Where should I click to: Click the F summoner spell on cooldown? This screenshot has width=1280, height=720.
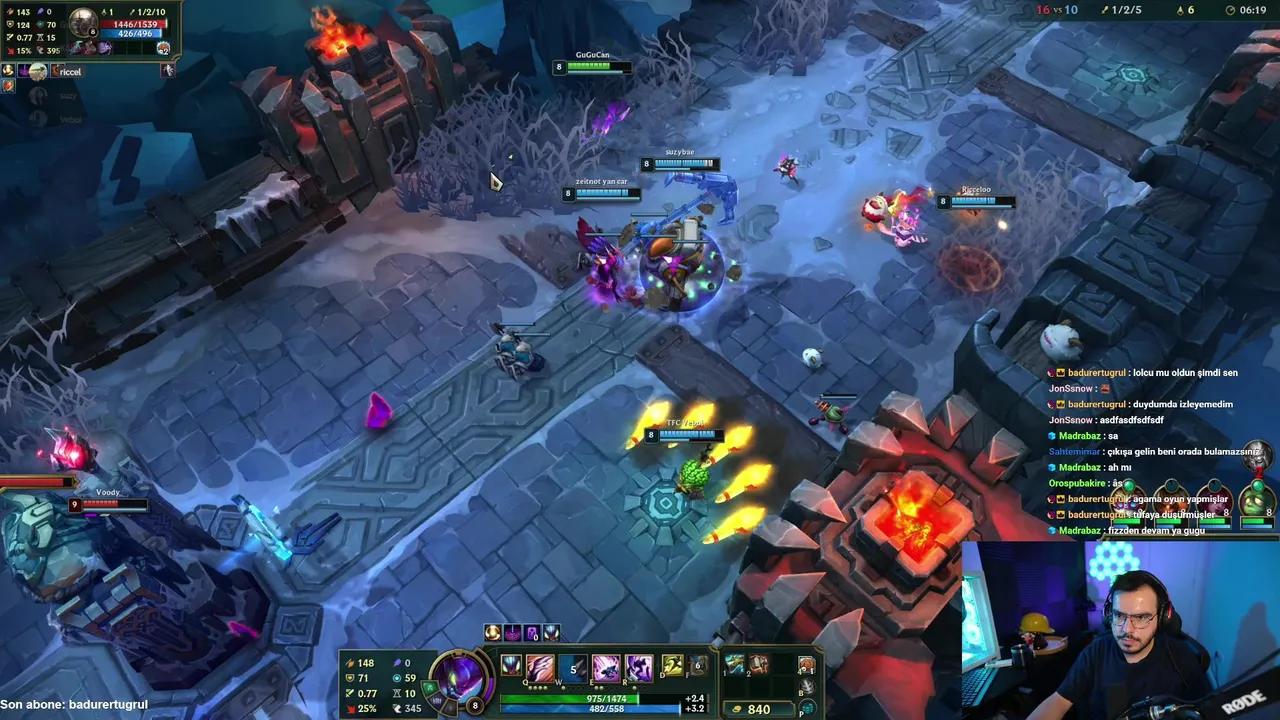(697, 666)
